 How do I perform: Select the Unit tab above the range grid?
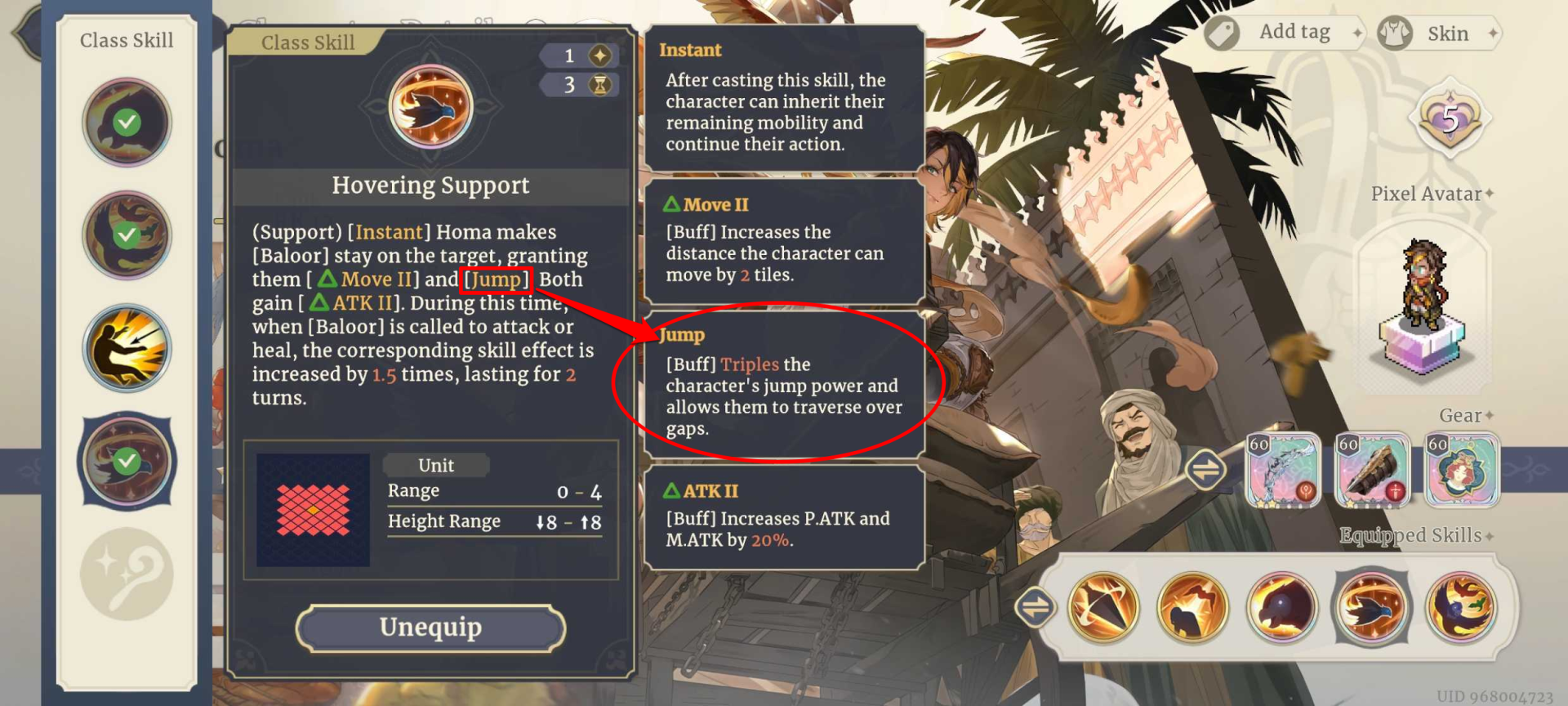pos(435,464)
